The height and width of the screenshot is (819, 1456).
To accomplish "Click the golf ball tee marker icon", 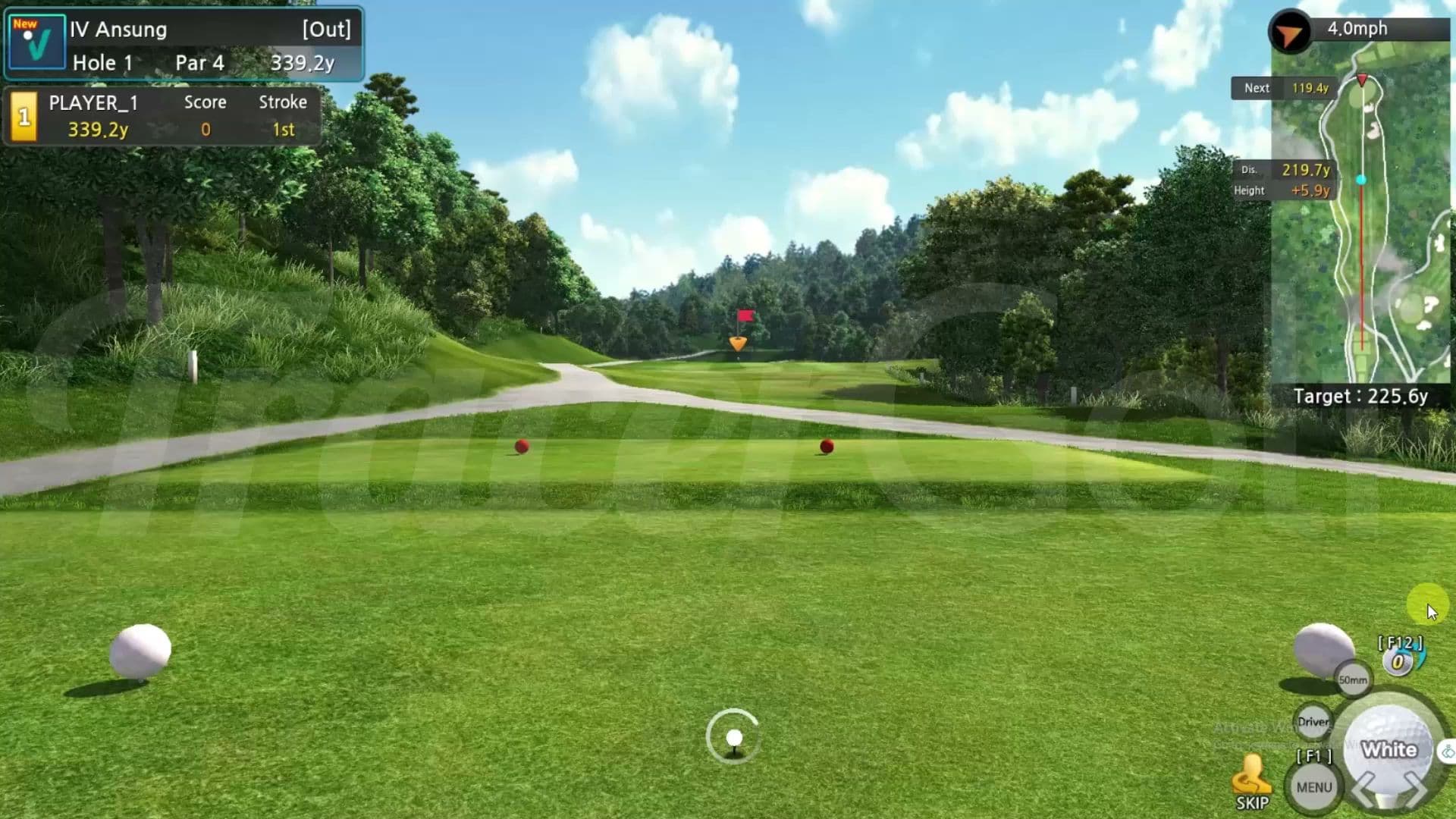I will [x=733, y=736].
